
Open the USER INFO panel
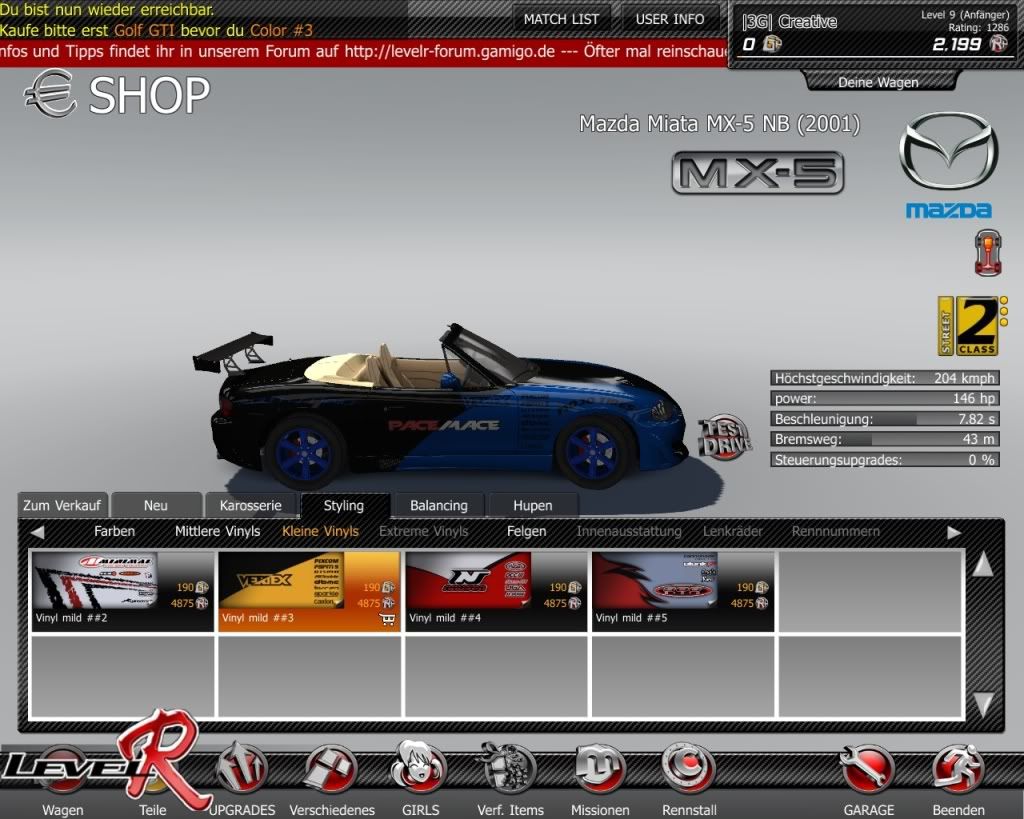[670, 19]
